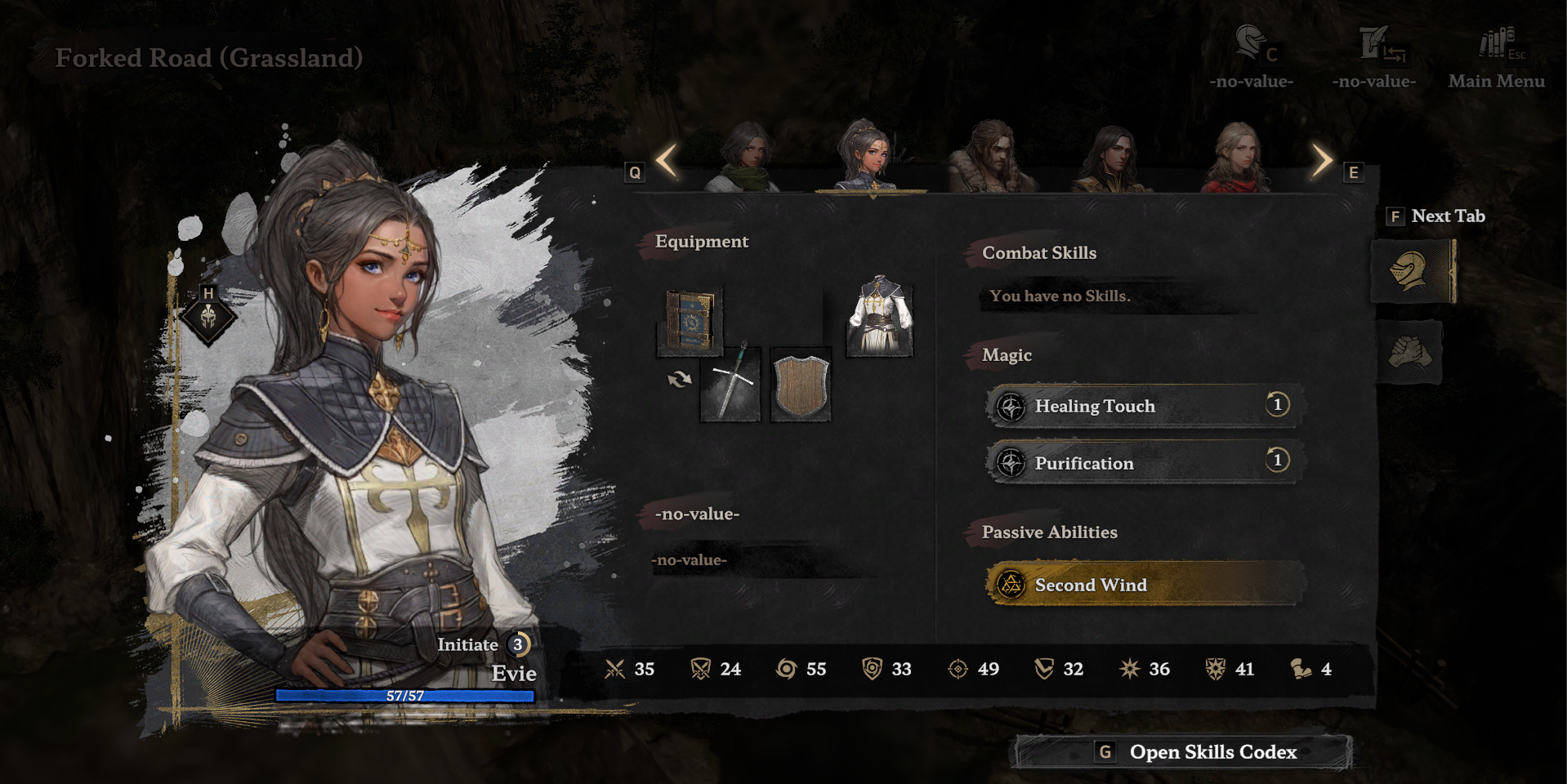Image resolution: width=1567 pixels, height=784 pixels.
Task: Pick the bearded fur-collared character portrait
Action: click(993, 158)
